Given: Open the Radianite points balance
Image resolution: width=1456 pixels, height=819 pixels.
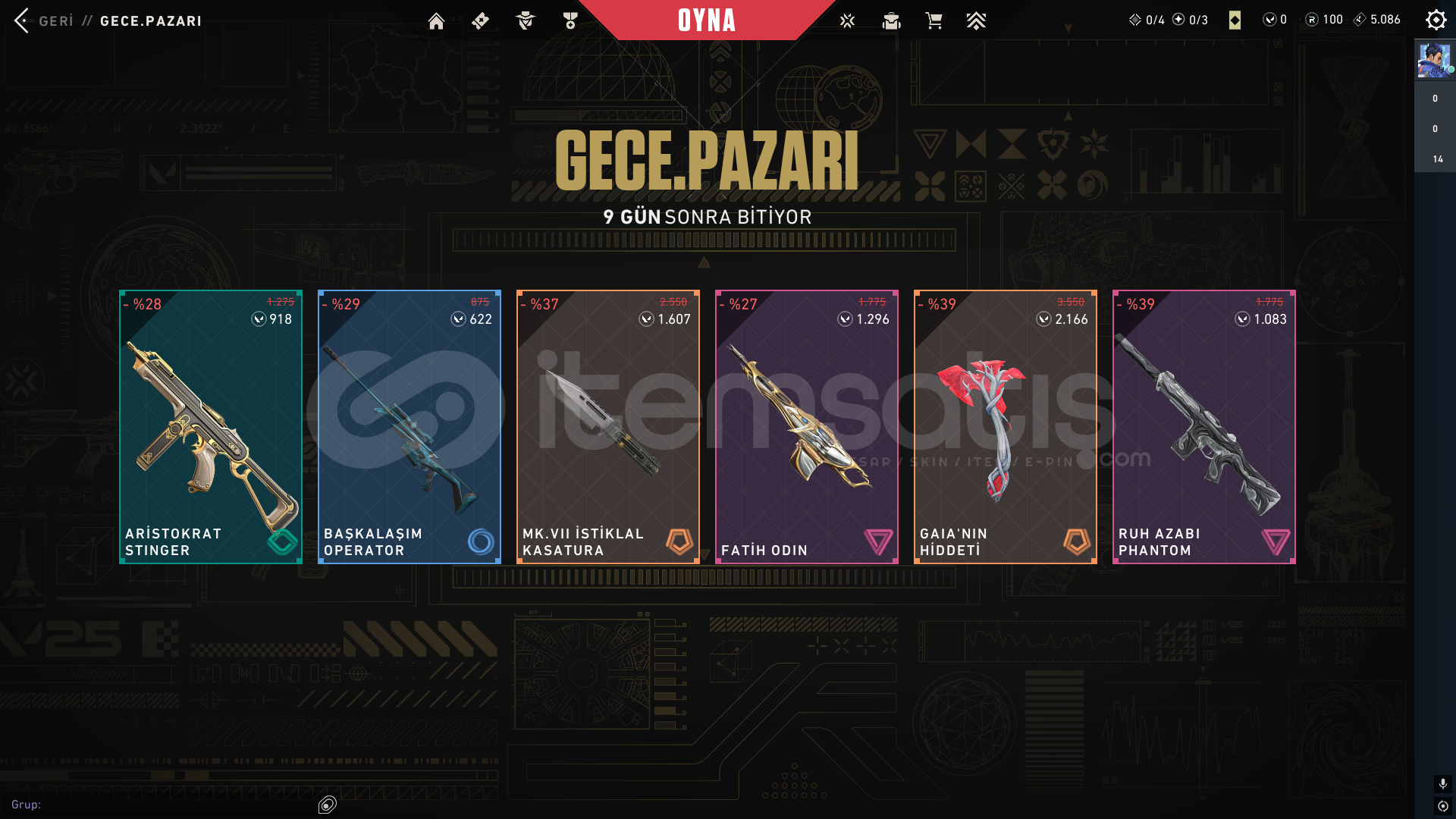Looking at the screenshot, I should [x=1324, y=20].
